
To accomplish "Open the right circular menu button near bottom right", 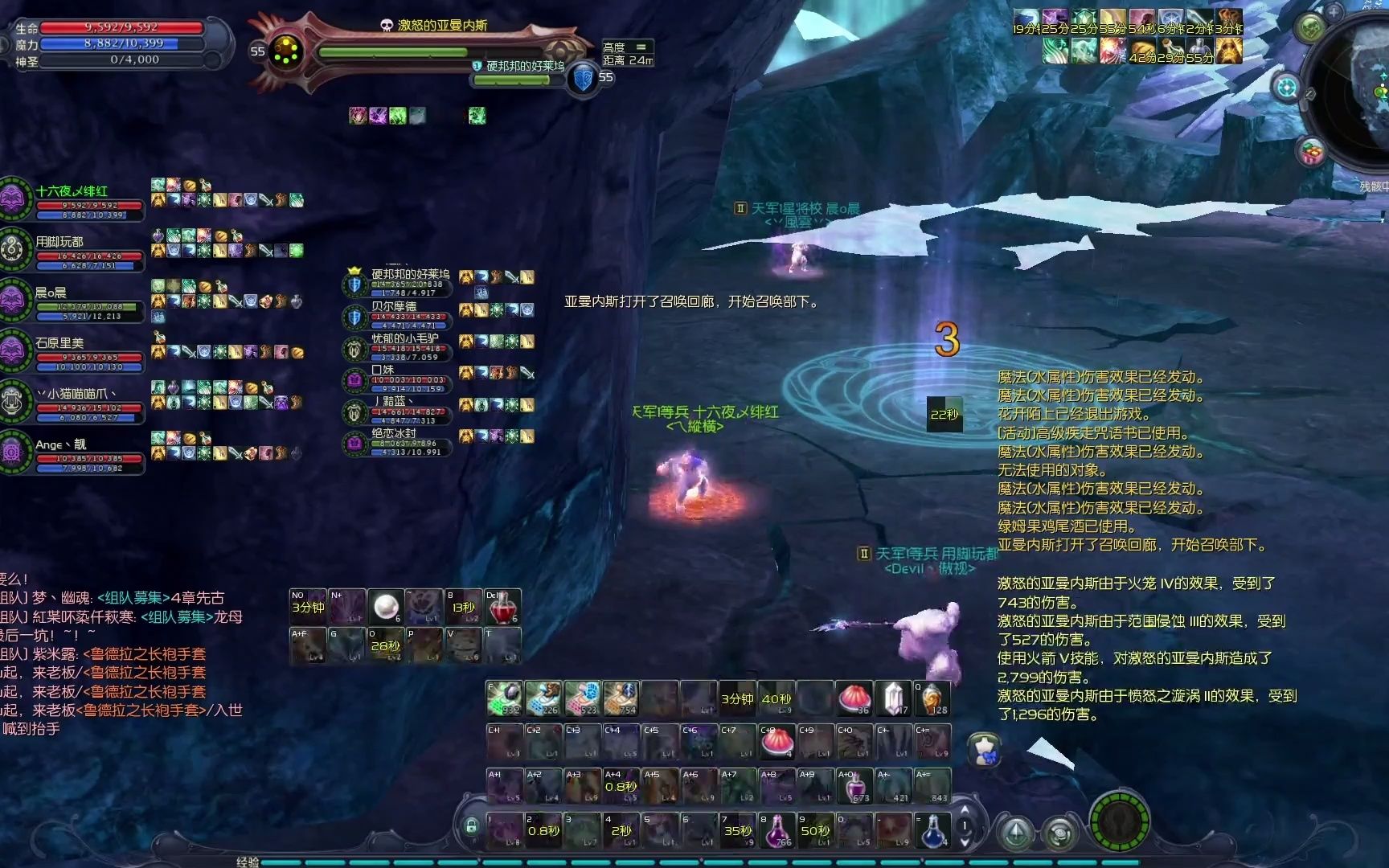I will click(1059, 834).
